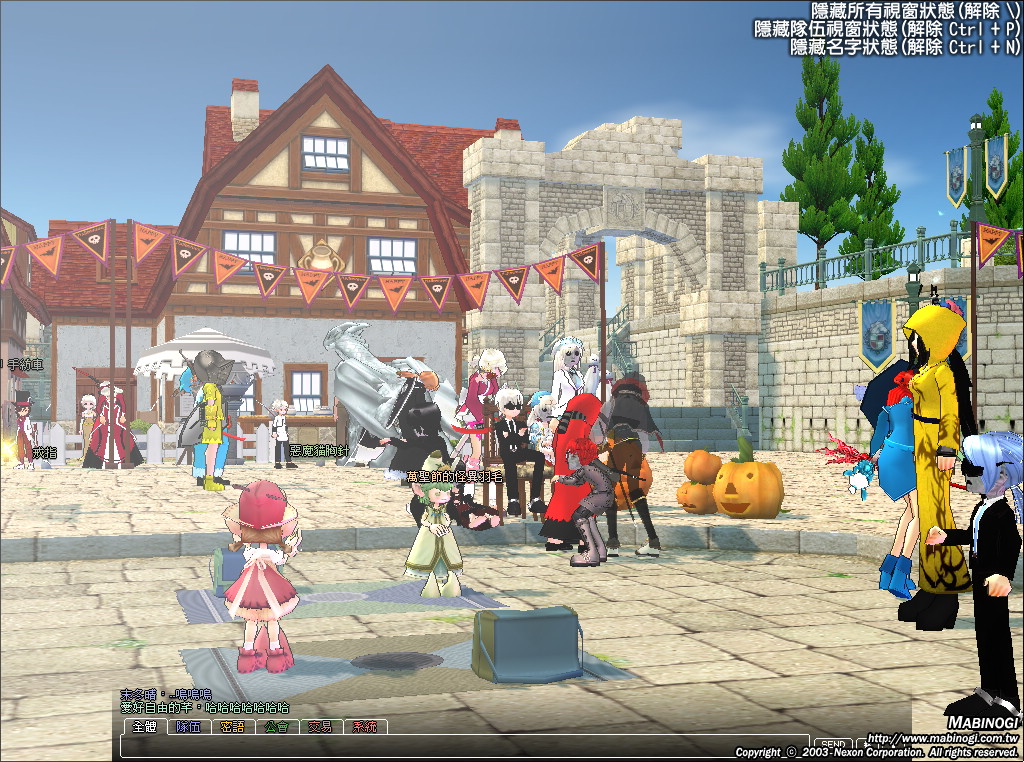The image size is (1024, 762).
Task: Switch to the 全體 chat tab
Action: [x=144, y=727]
